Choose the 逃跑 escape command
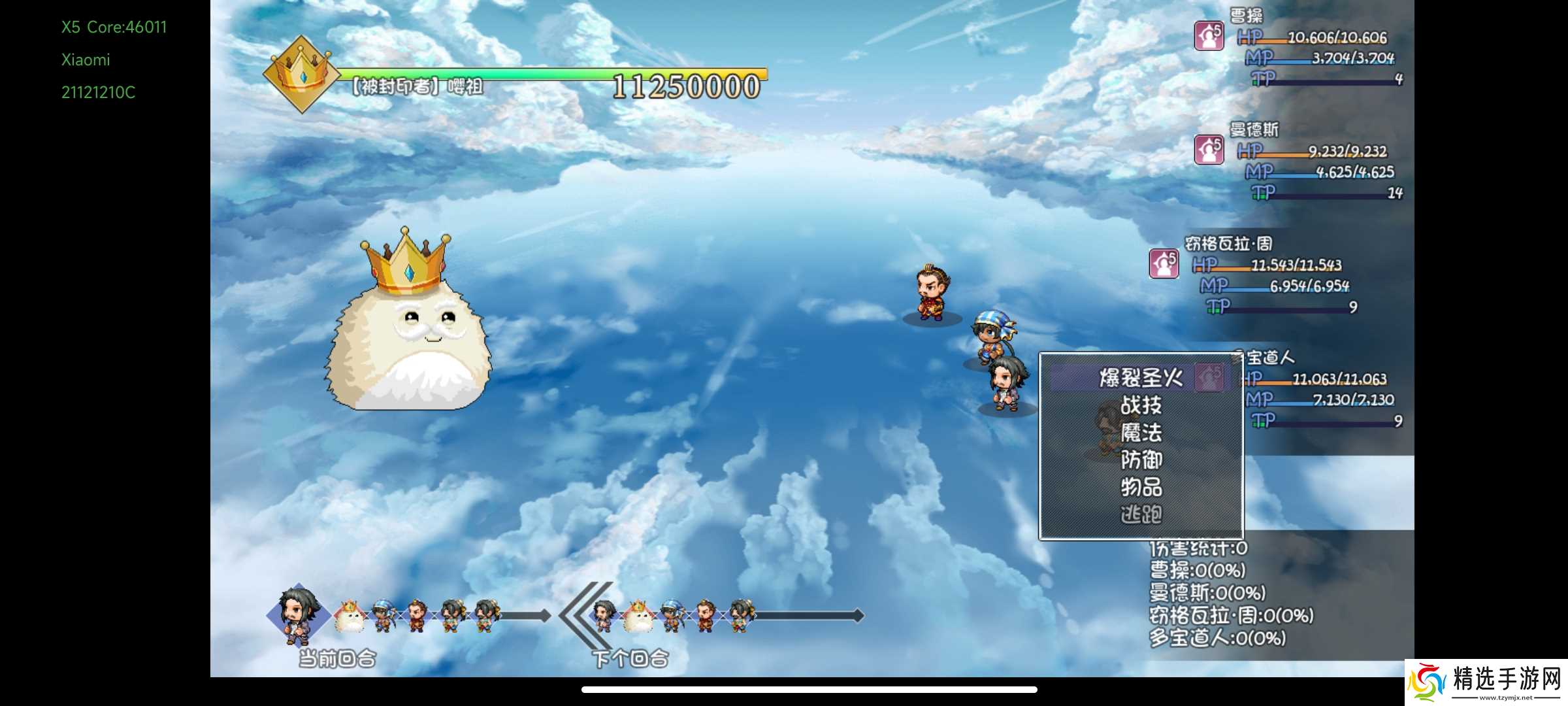 tap(1141, 514)
